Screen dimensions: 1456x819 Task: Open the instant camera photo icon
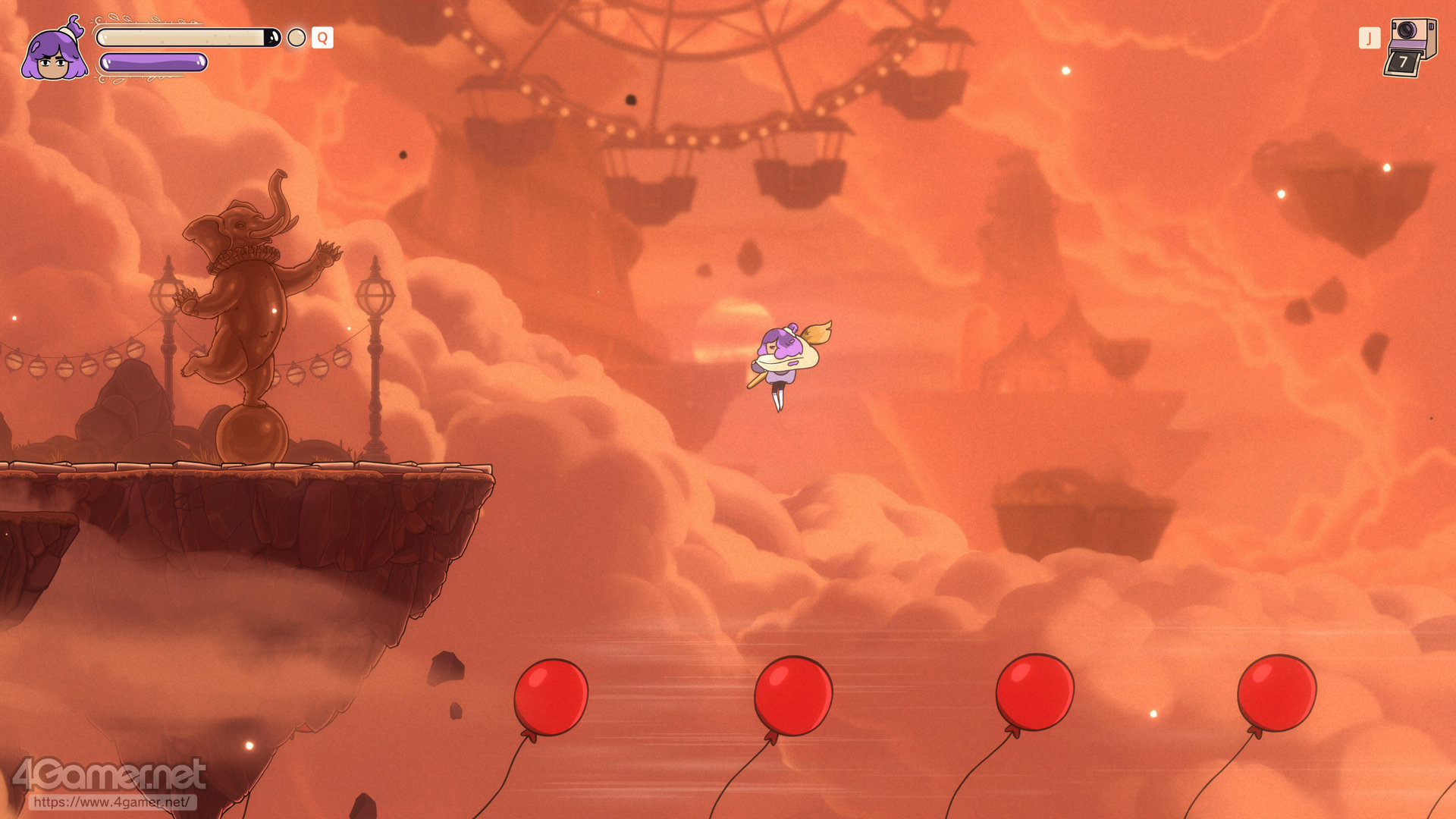pyautogui.click(x=1410, y=47)
